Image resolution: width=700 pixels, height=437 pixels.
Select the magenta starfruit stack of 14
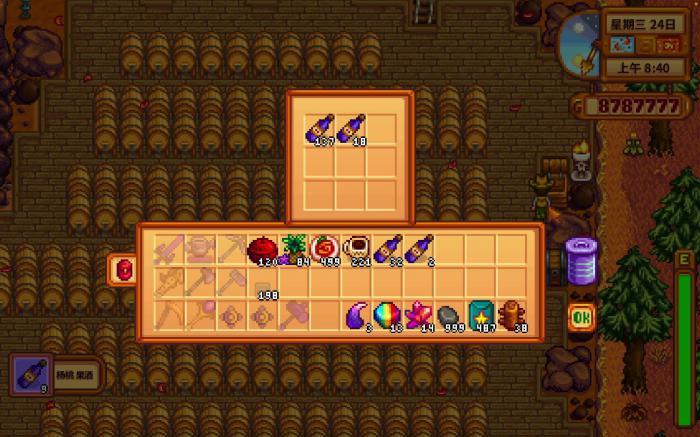click(419, 316)
